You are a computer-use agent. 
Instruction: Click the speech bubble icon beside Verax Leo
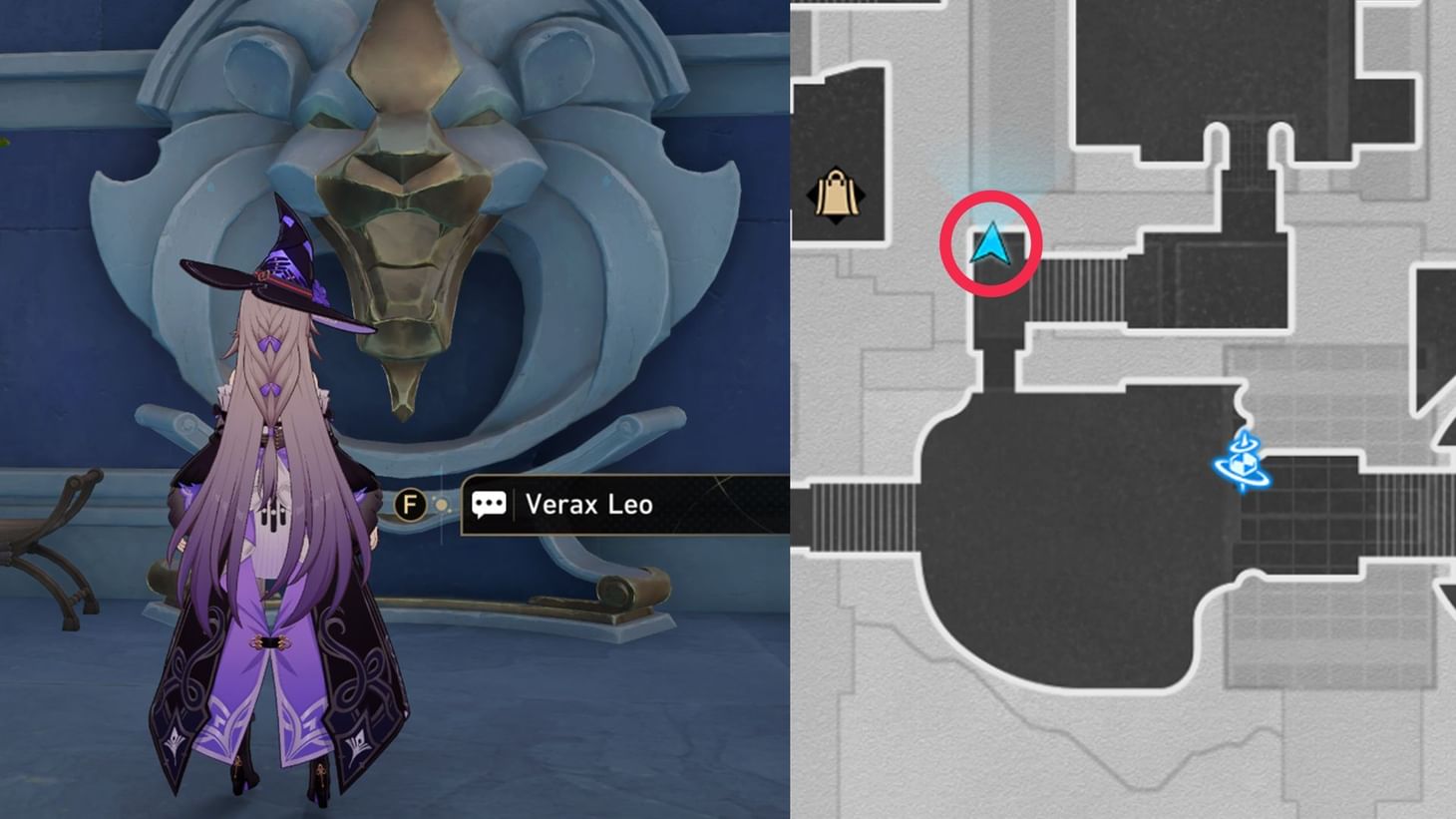pos(490,505)
